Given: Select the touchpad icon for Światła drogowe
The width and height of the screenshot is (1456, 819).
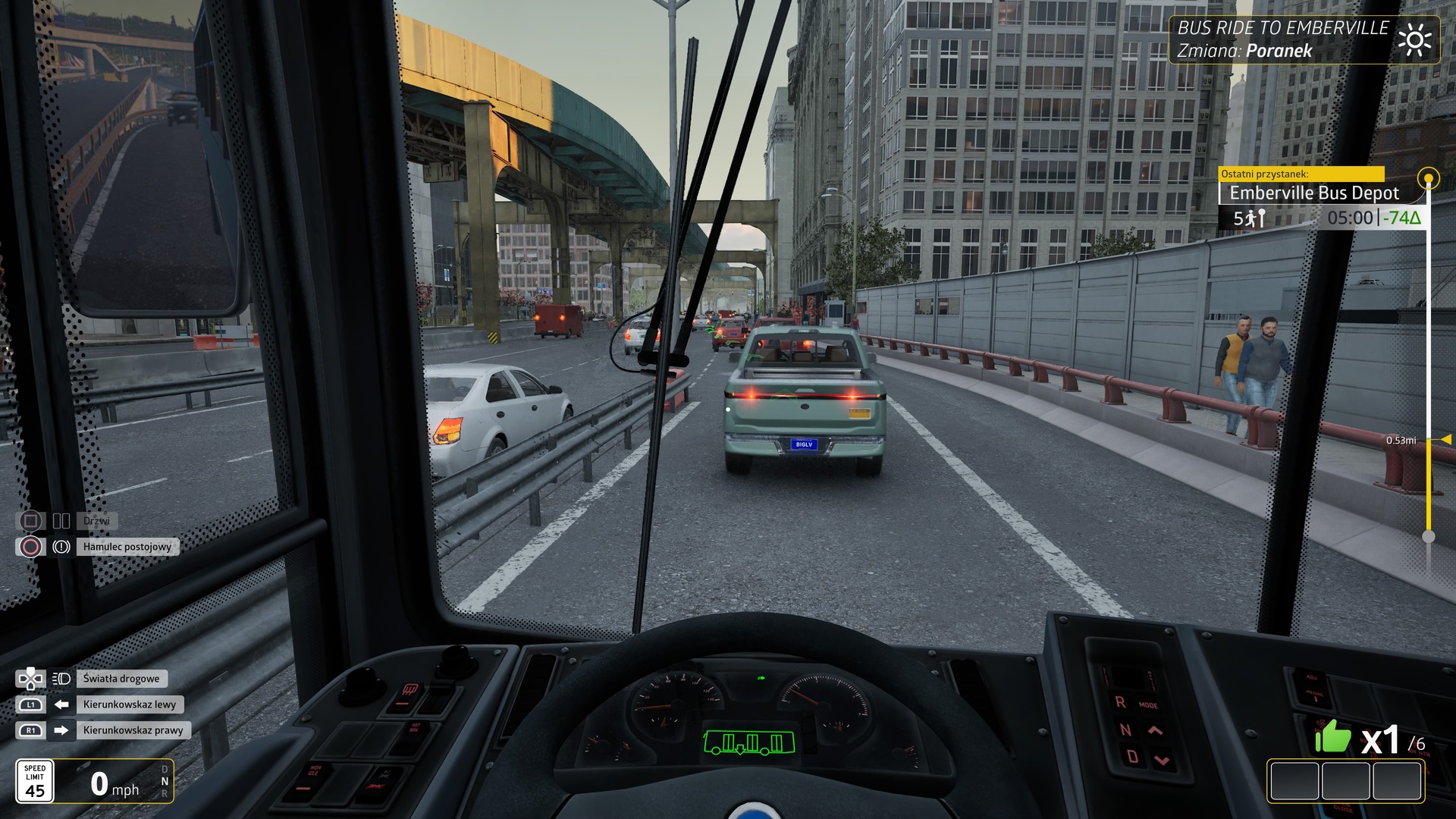Looking at the screenshot, I should (30, 679).
